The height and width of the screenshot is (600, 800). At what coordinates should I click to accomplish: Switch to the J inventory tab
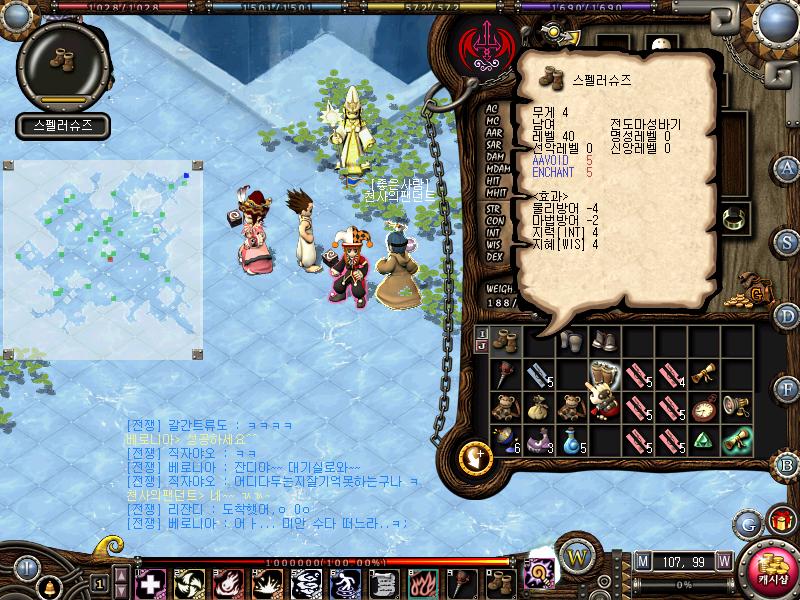482,347
